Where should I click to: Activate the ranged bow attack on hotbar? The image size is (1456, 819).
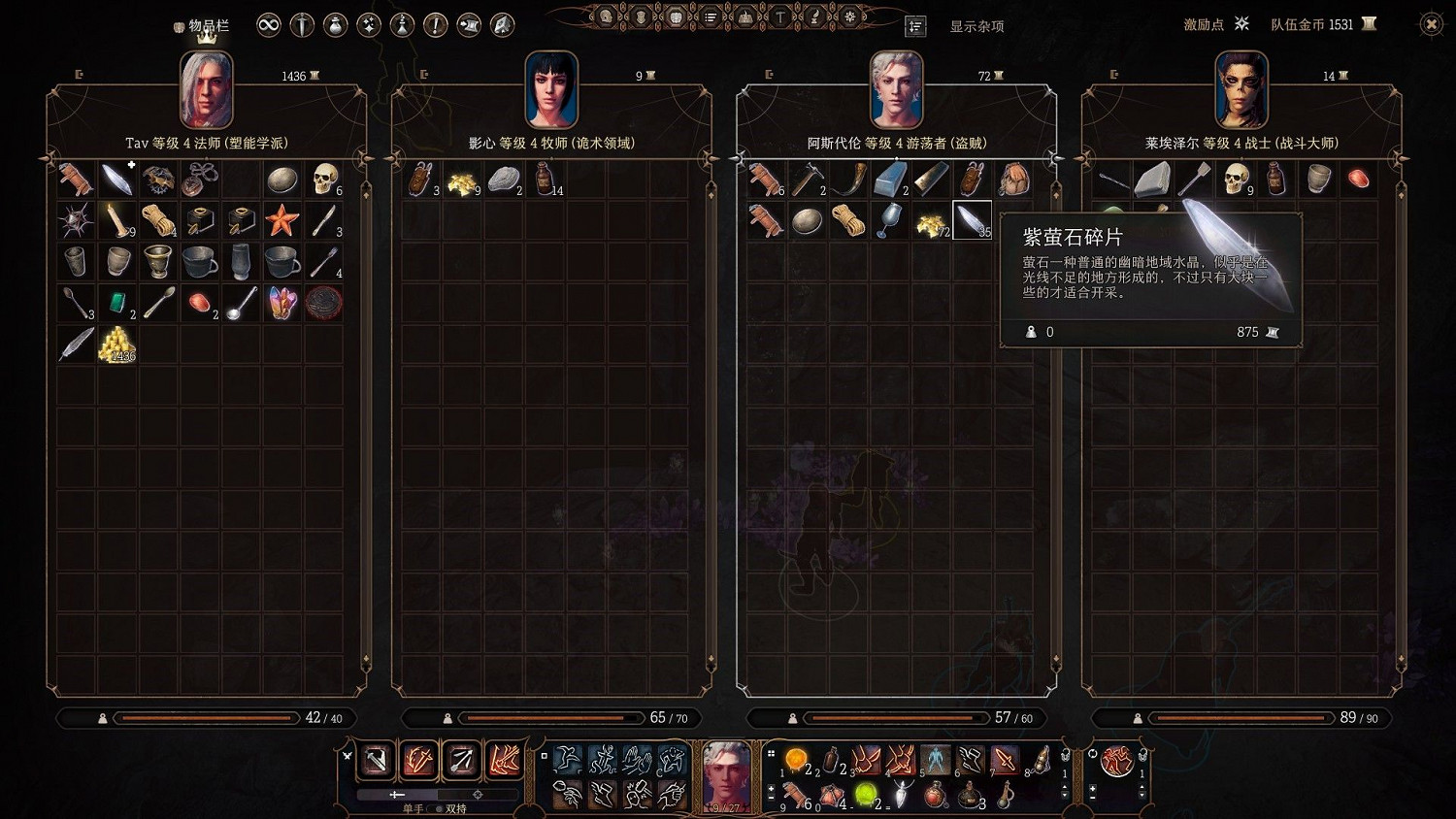[462, 759]
